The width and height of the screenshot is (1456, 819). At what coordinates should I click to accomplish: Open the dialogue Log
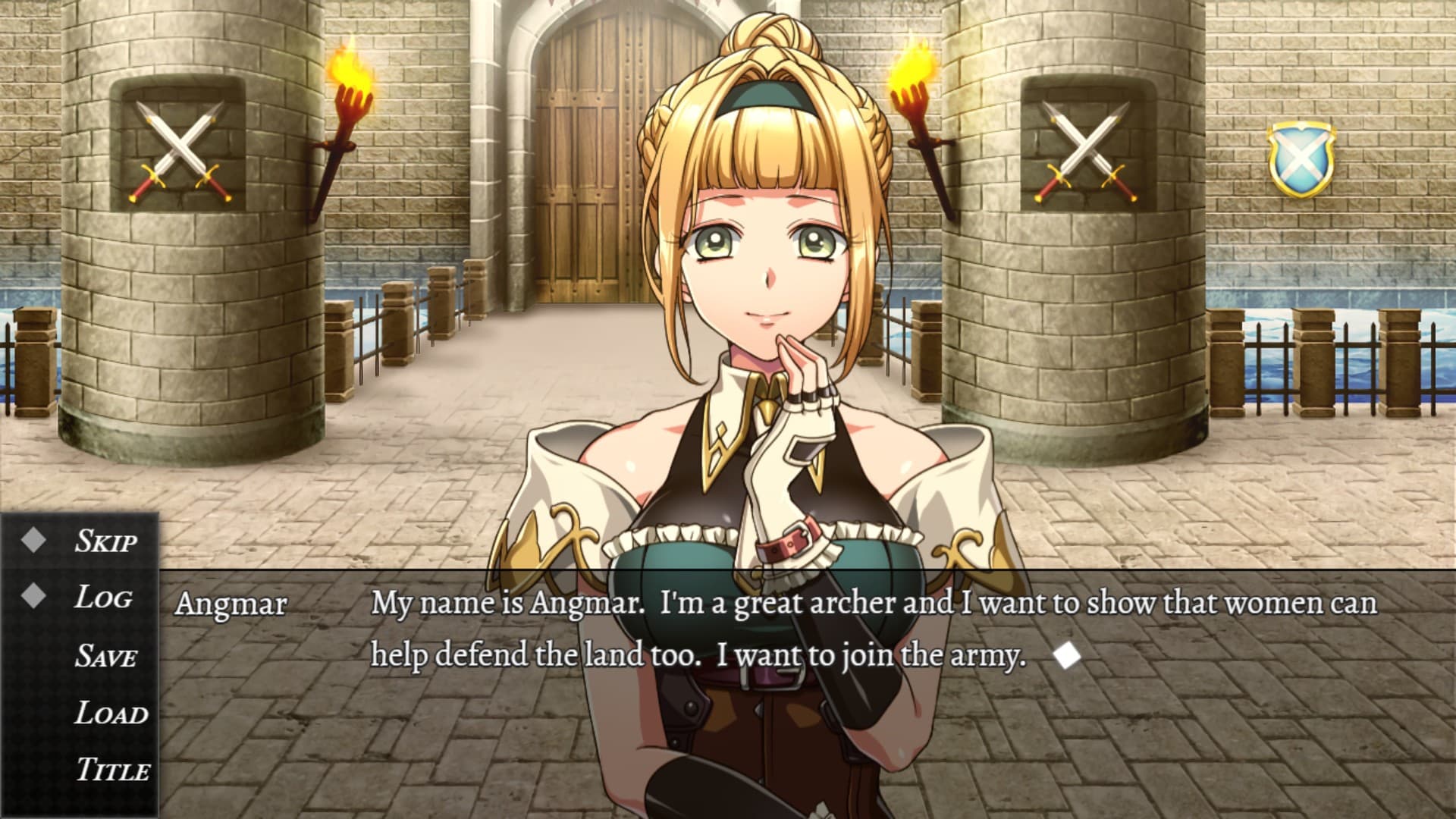(103, 598)
